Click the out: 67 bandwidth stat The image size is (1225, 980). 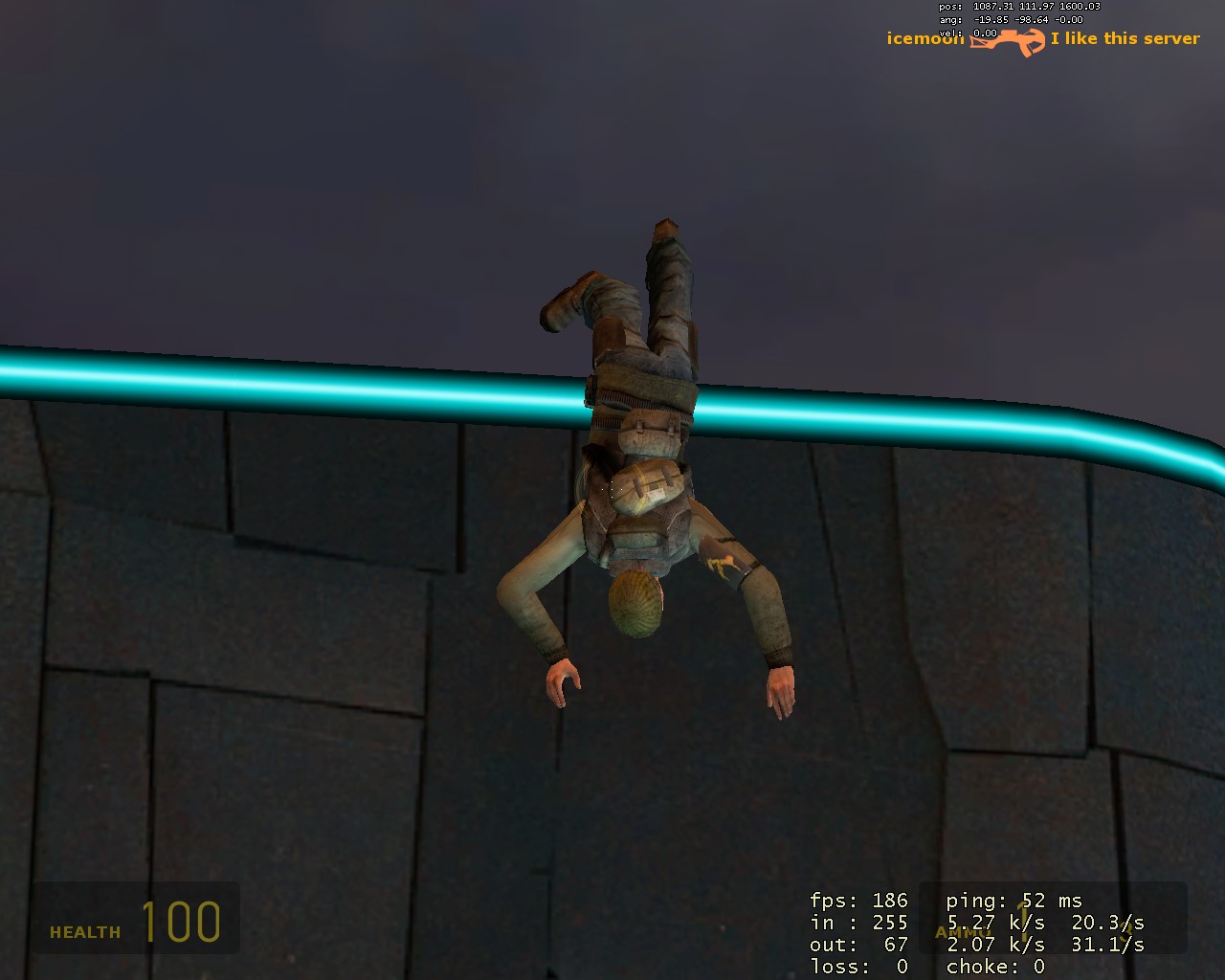(857, 945)
